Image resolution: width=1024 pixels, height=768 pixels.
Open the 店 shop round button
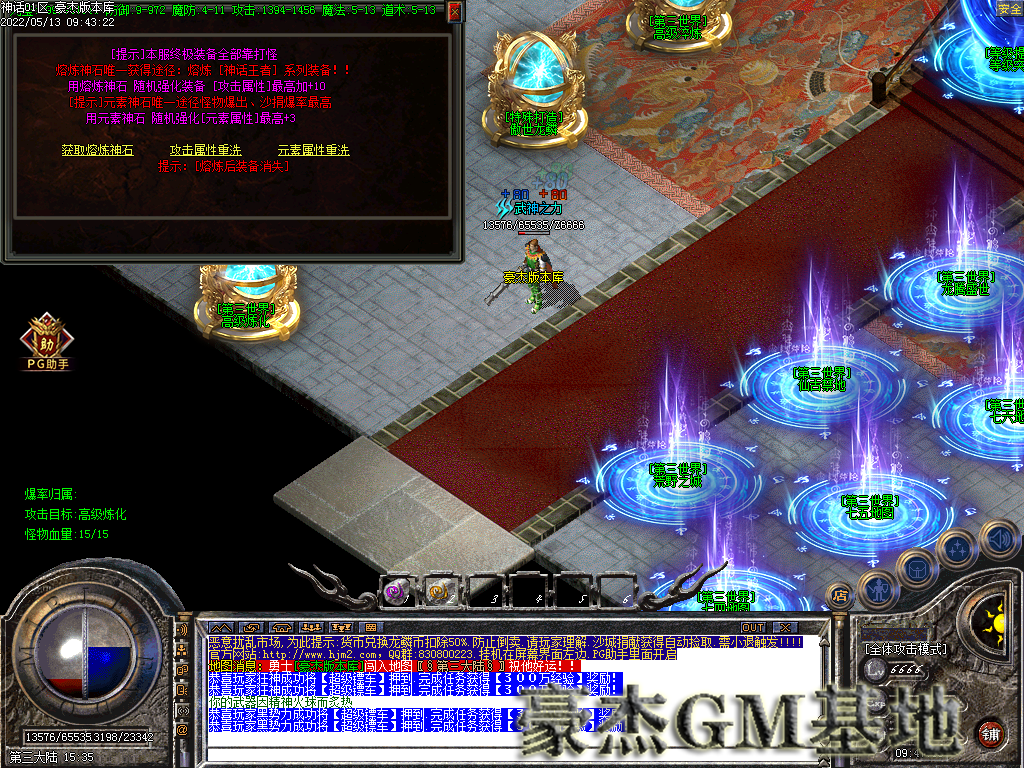pyautogui.click(x=838, y=596)
